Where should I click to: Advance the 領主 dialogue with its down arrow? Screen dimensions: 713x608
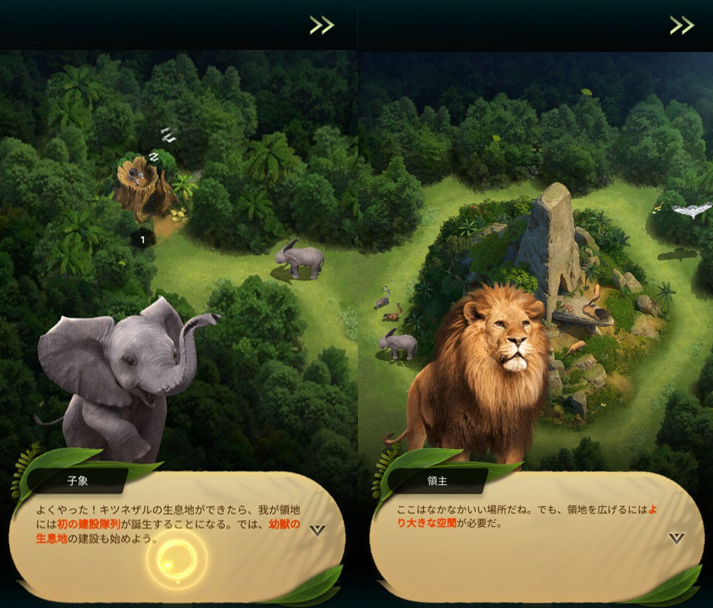pyautogui.click(x=676, y=537)
